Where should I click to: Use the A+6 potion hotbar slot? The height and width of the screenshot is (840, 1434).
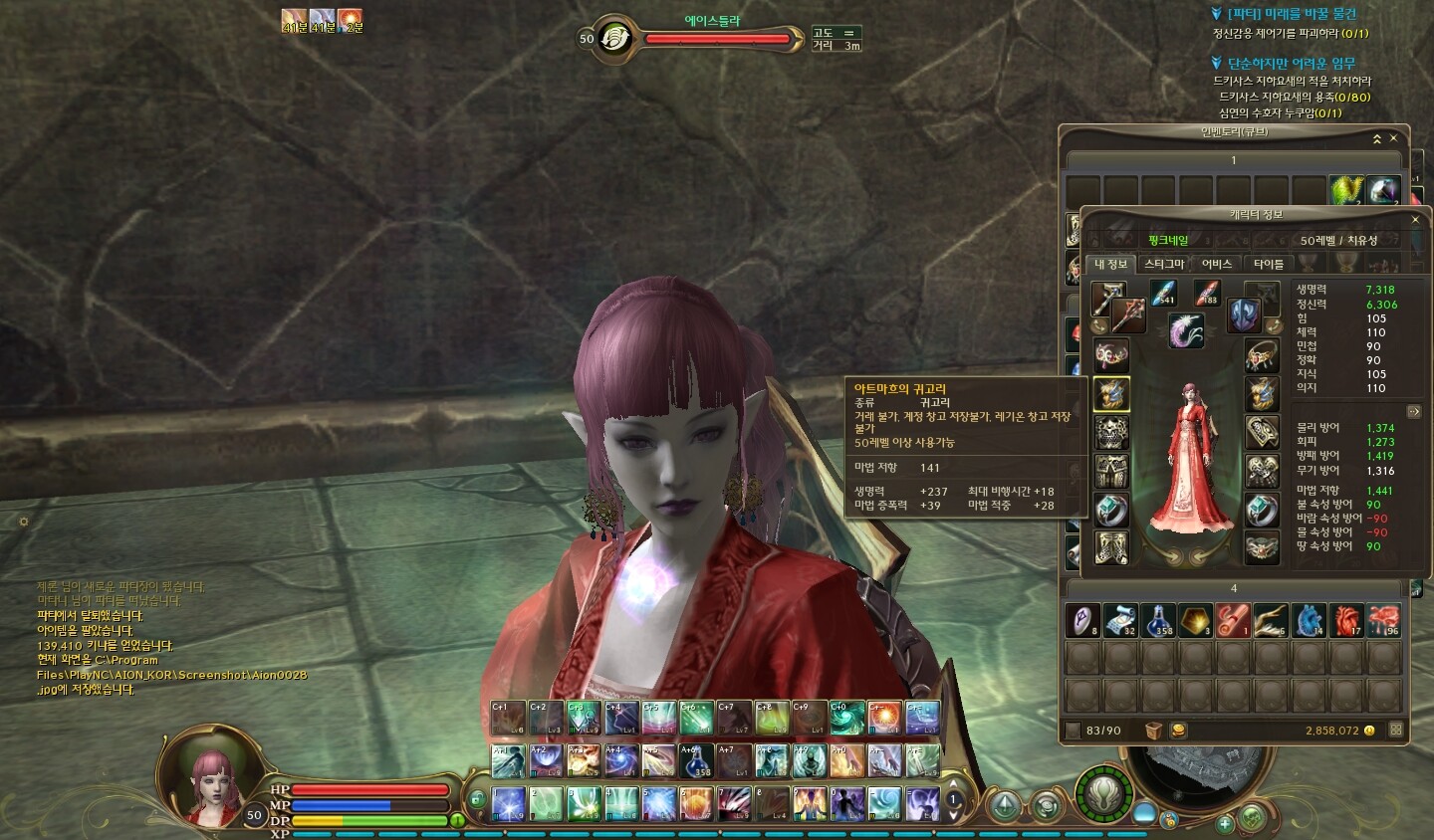696,761
